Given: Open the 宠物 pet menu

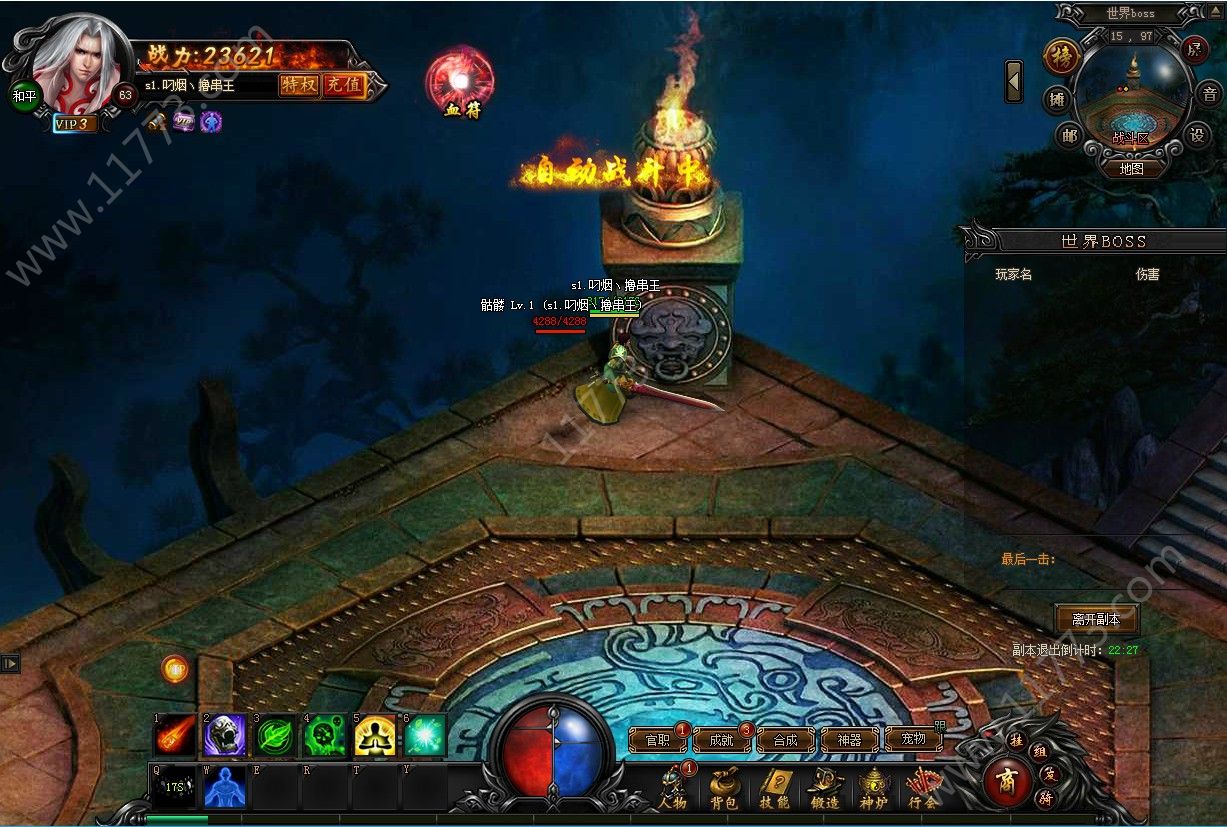Looking at the screenshot, I should click(913, 740).
